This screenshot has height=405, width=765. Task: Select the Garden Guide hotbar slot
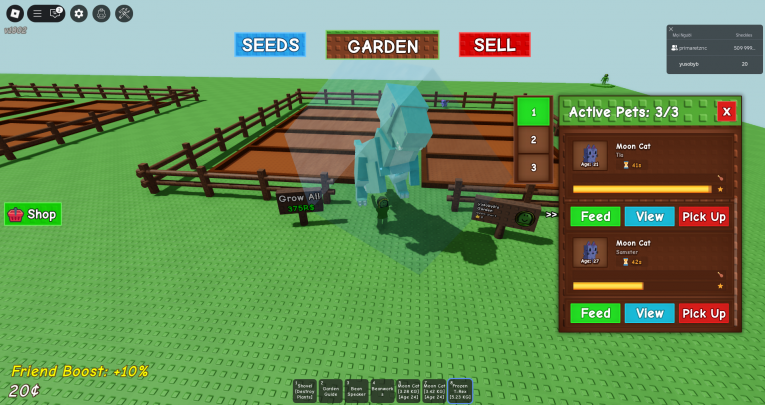pyautogui.click(x=331, y=390)
